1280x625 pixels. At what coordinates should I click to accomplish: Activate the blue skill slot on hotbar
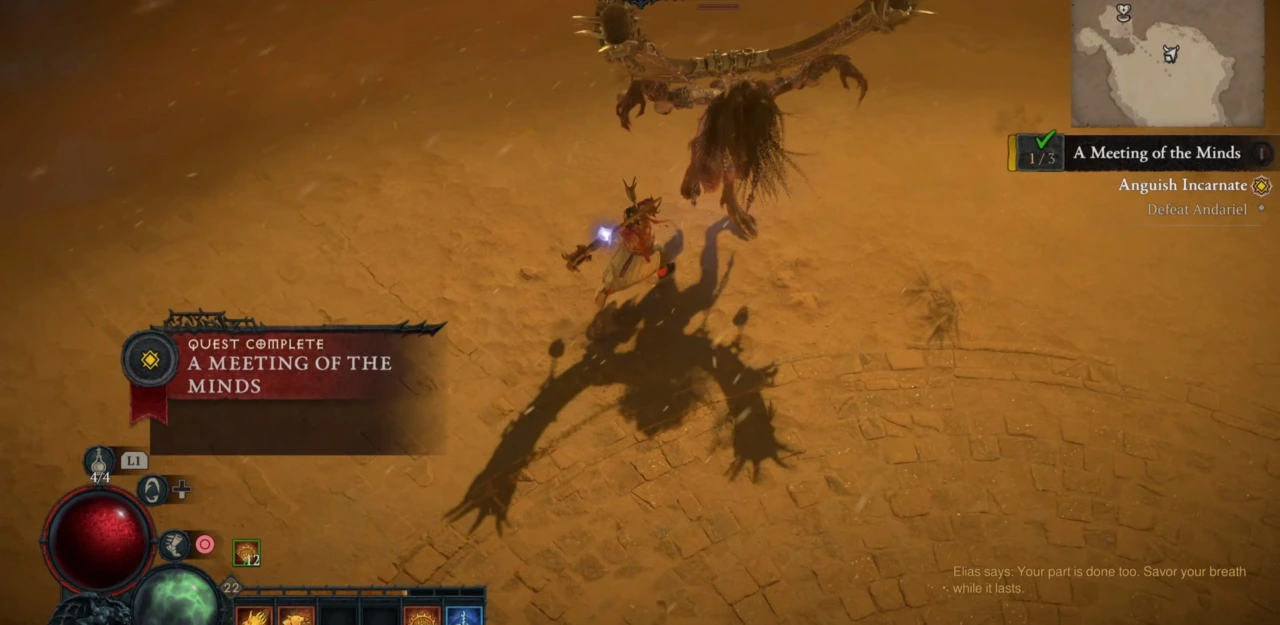(464, 615)
